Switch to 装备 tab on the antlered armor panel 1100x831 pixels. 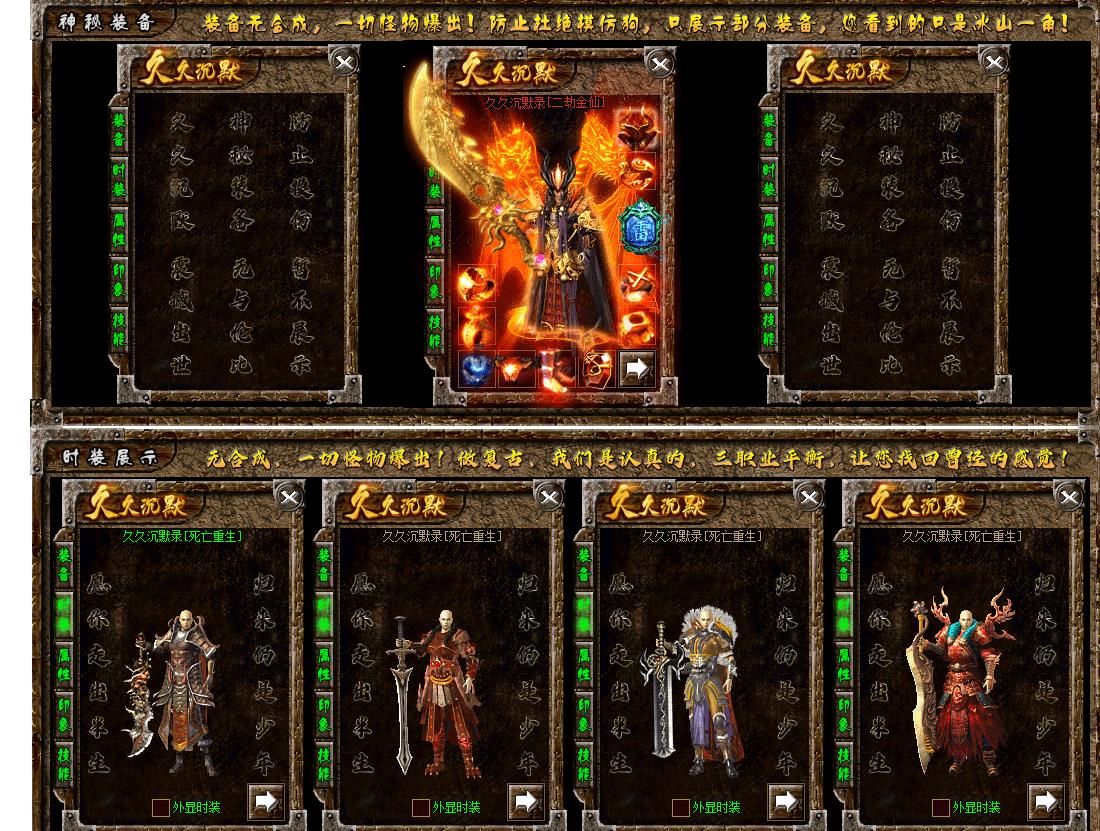click(x=844, y=565)
